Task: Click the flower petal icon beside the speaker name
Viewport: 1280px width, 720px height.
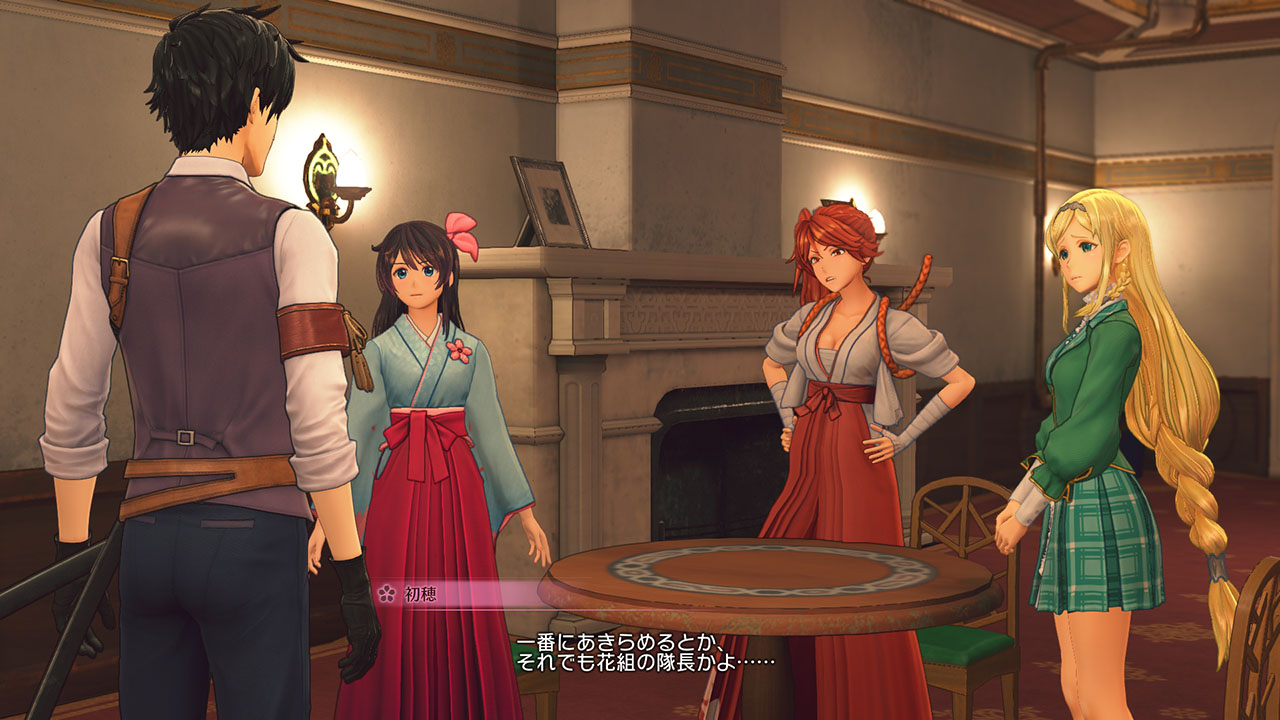Action: point(390,593)
